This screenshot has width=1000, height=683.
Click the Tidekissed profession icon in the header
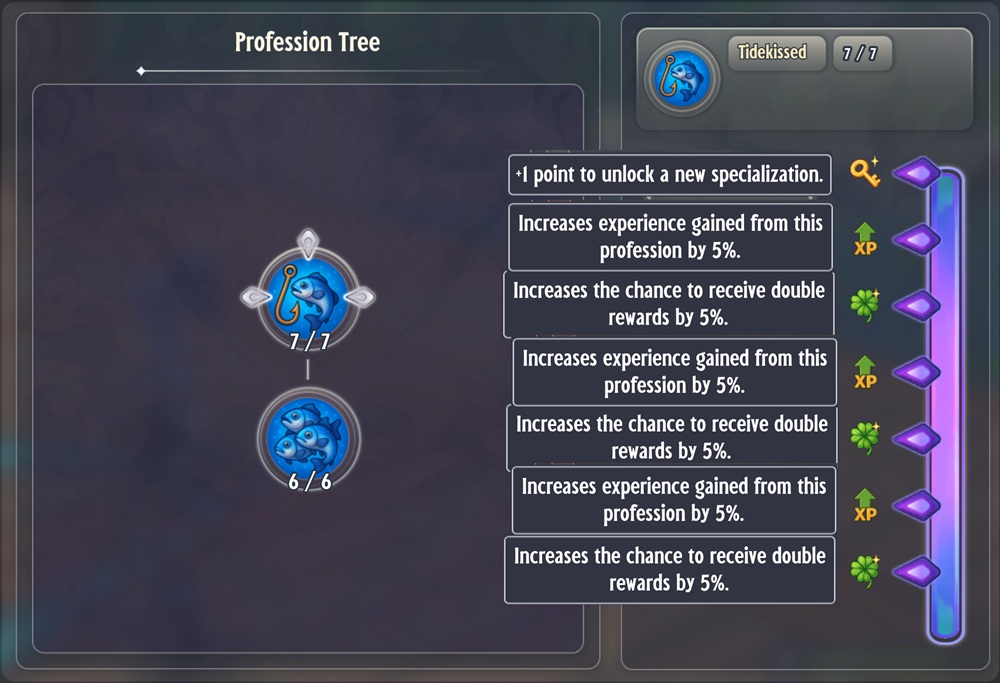click(682, 78)
